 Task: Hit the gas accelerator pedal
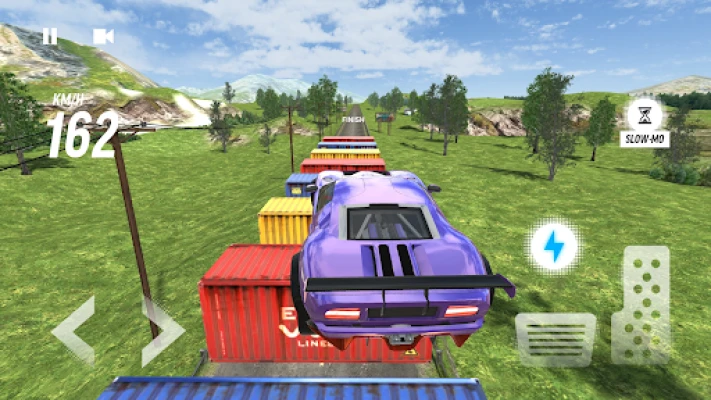[641, 305]
